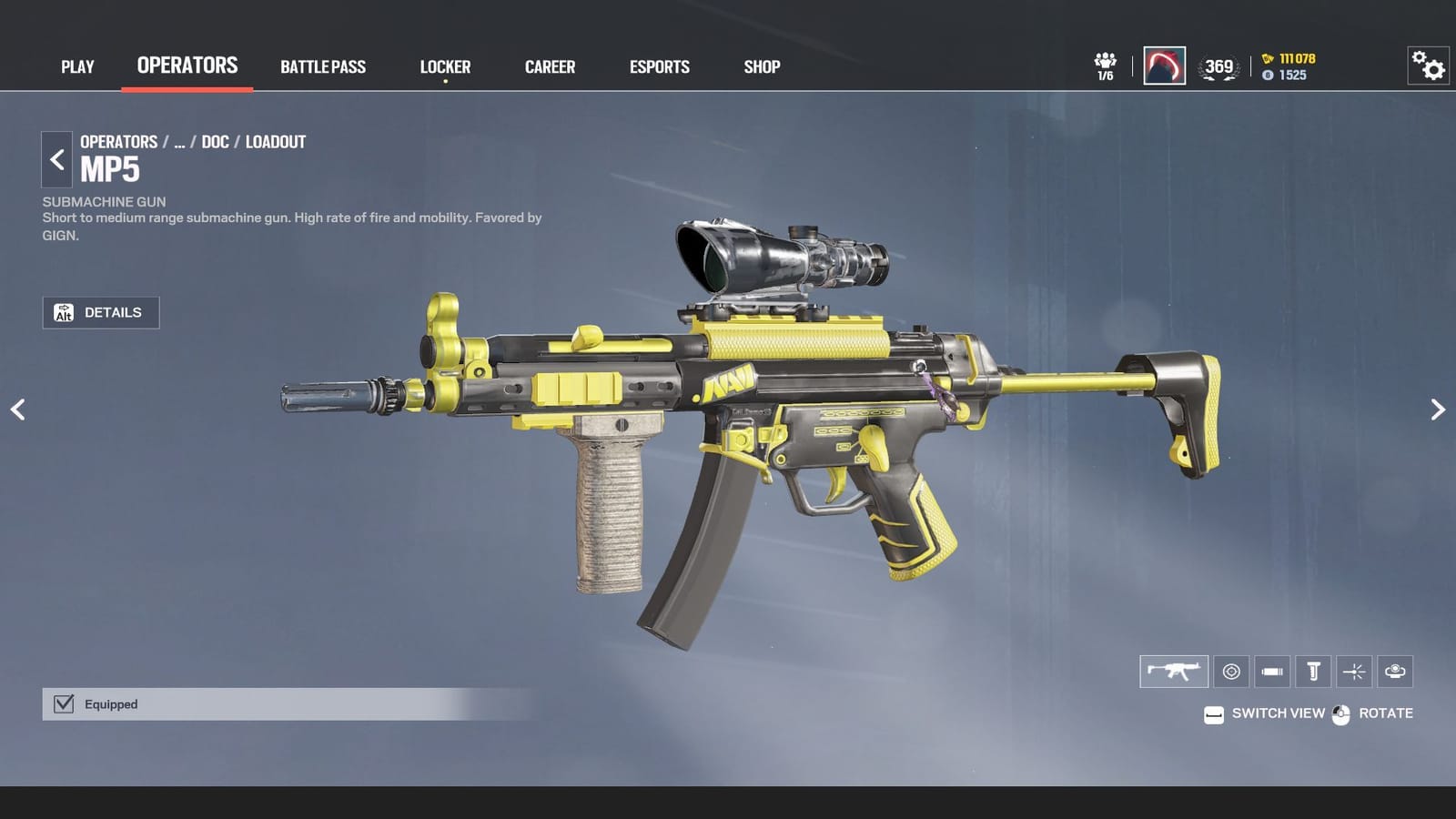Open the DETAILS panel

100,312
